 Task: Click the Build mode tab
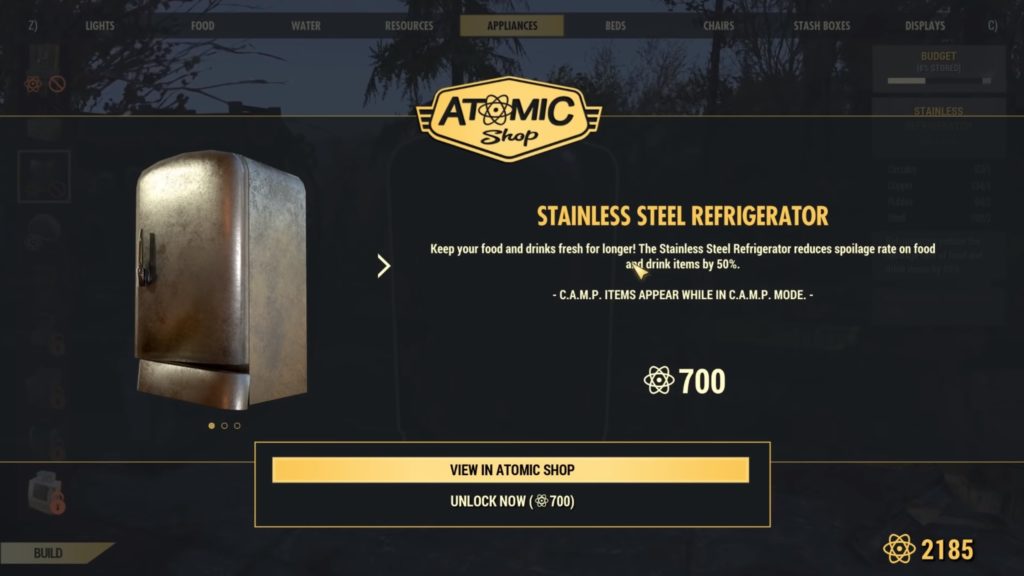click(48, 553)
